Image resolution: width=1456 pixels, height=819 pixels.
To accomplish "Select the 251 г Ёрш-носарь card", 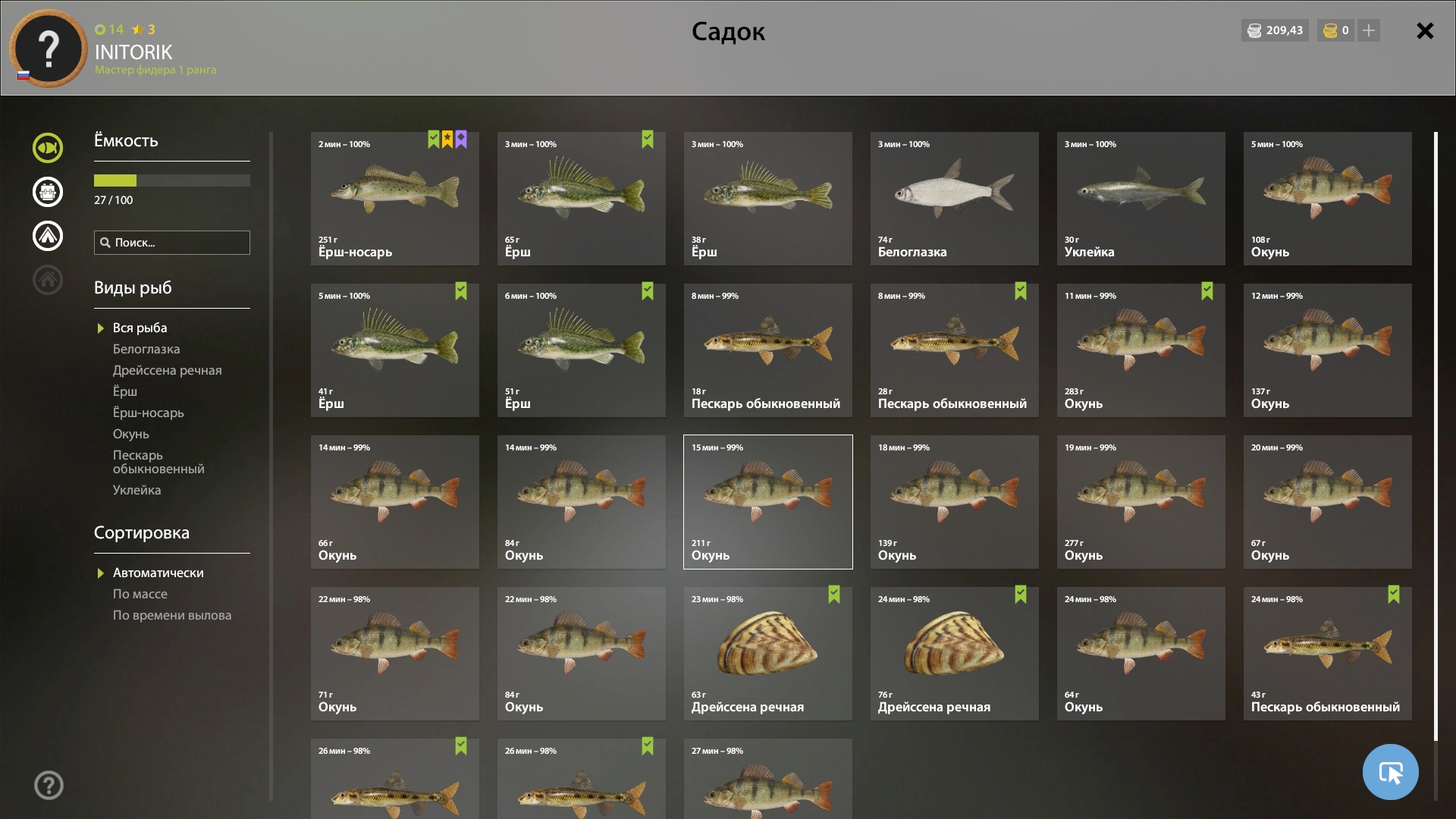I will point(394,199).
